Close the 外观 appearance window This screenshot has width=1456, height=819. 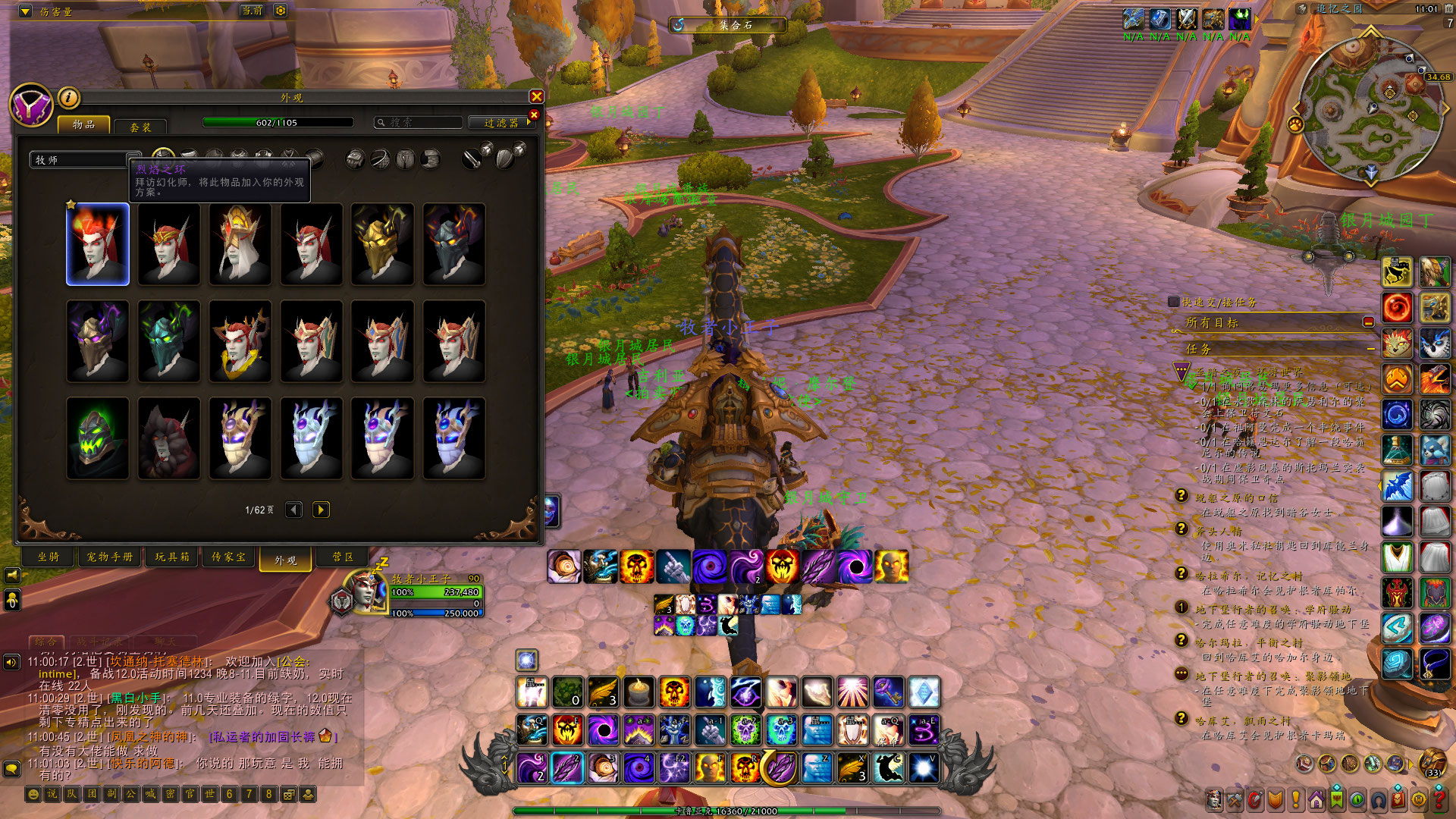click(x=536, y=96)
